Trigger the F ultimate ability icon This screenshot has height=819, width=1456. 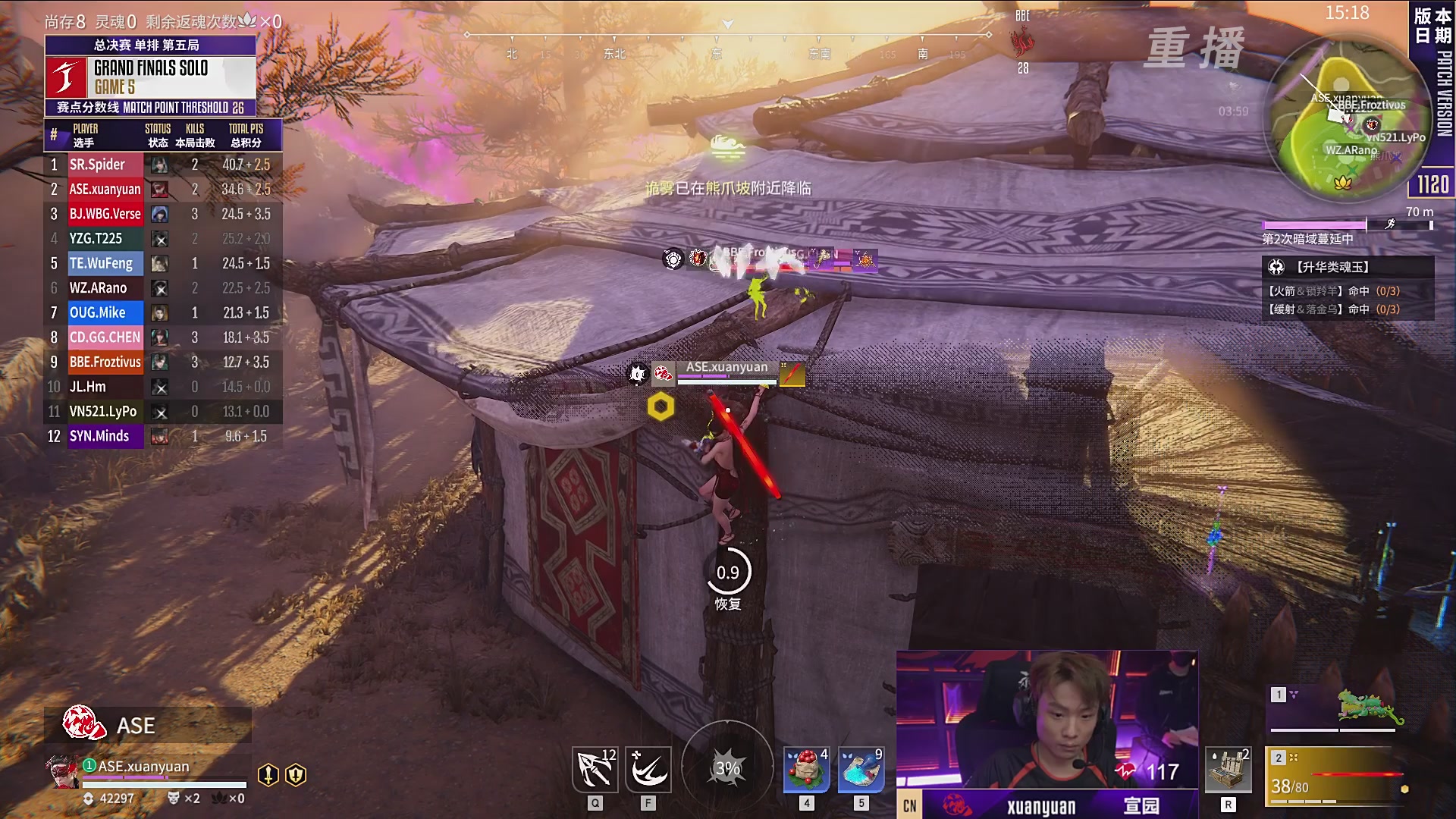click(648, 770)
